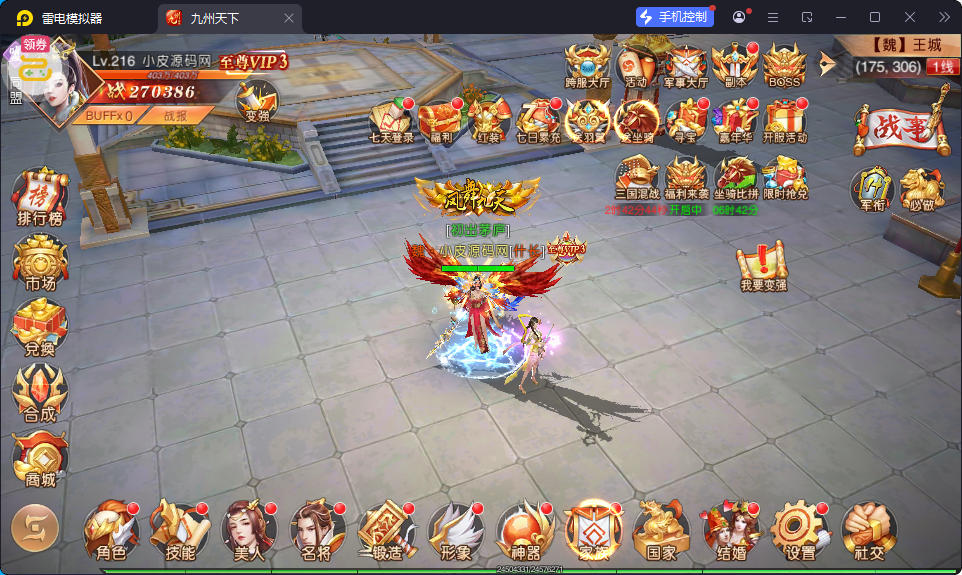Open the 兑换 exchange menu
The height and width of the screenshot is (575, 962).
(40, 328)
